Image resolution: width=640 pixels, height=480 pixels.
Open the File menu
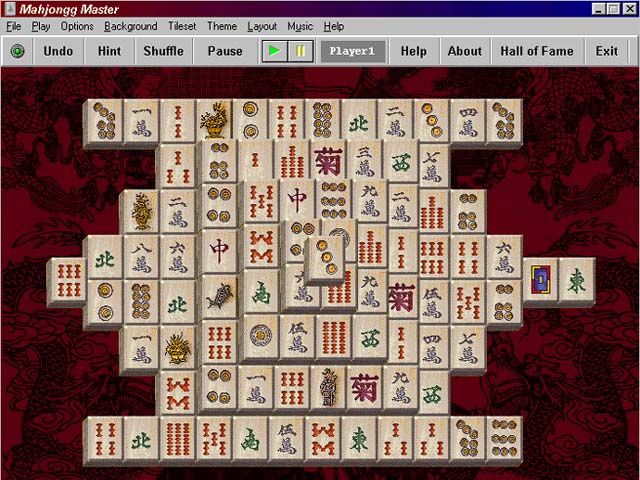pyautogui.click(x=13, y=26)
